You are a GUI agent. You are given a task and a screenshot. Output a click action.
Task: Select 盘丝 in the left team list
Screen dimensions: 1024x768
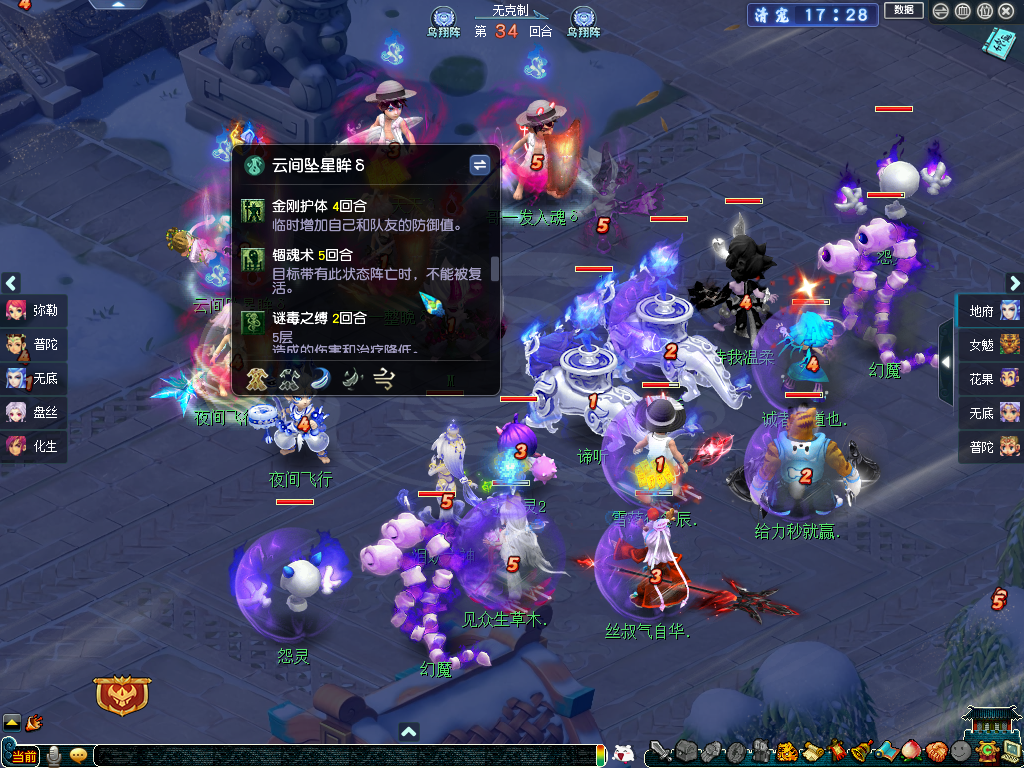click(x=33, y=412)
